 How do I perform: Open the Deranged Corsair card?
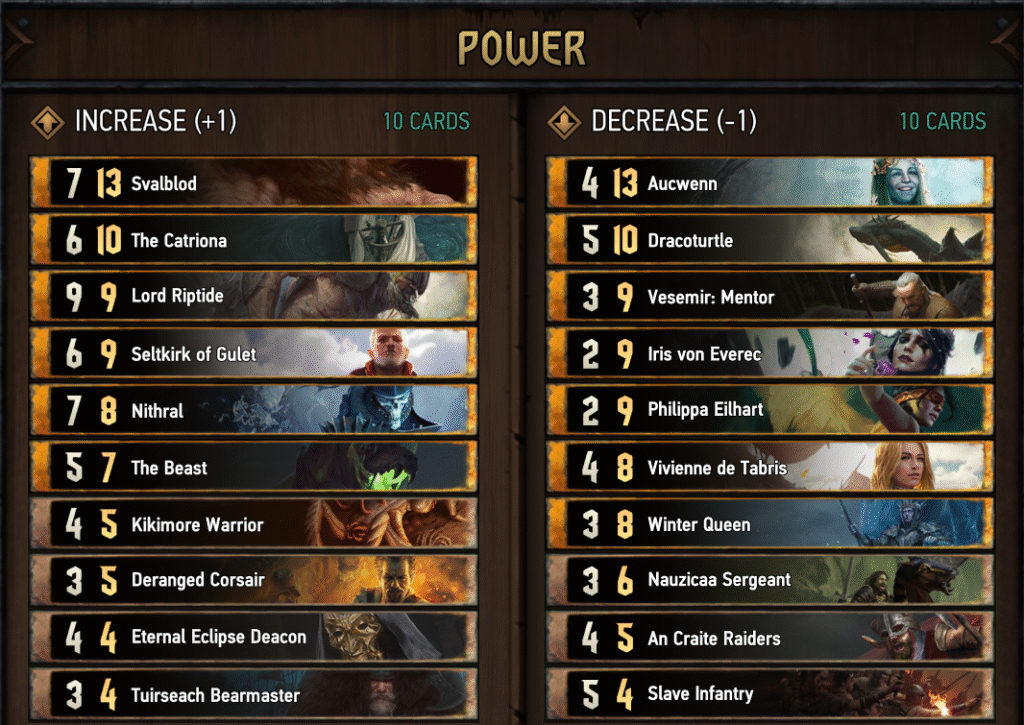tap(254, 580)
